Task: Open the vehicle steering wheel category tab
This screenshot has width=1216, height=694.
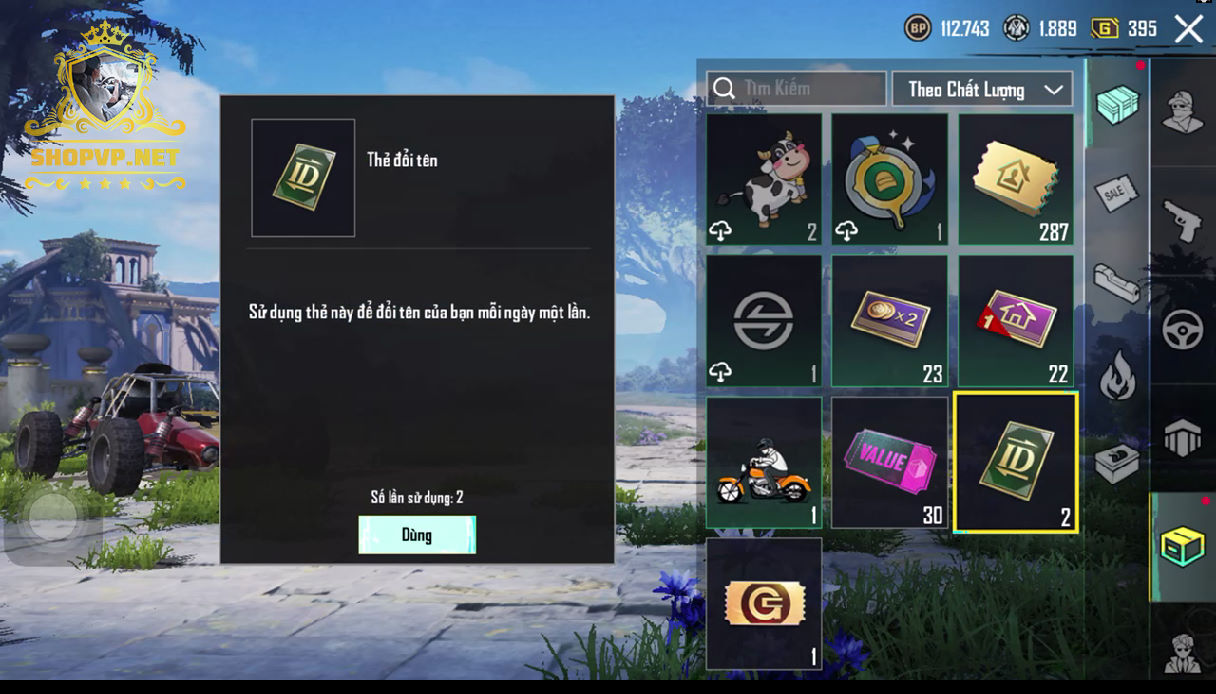Action: pos(1183,329)
